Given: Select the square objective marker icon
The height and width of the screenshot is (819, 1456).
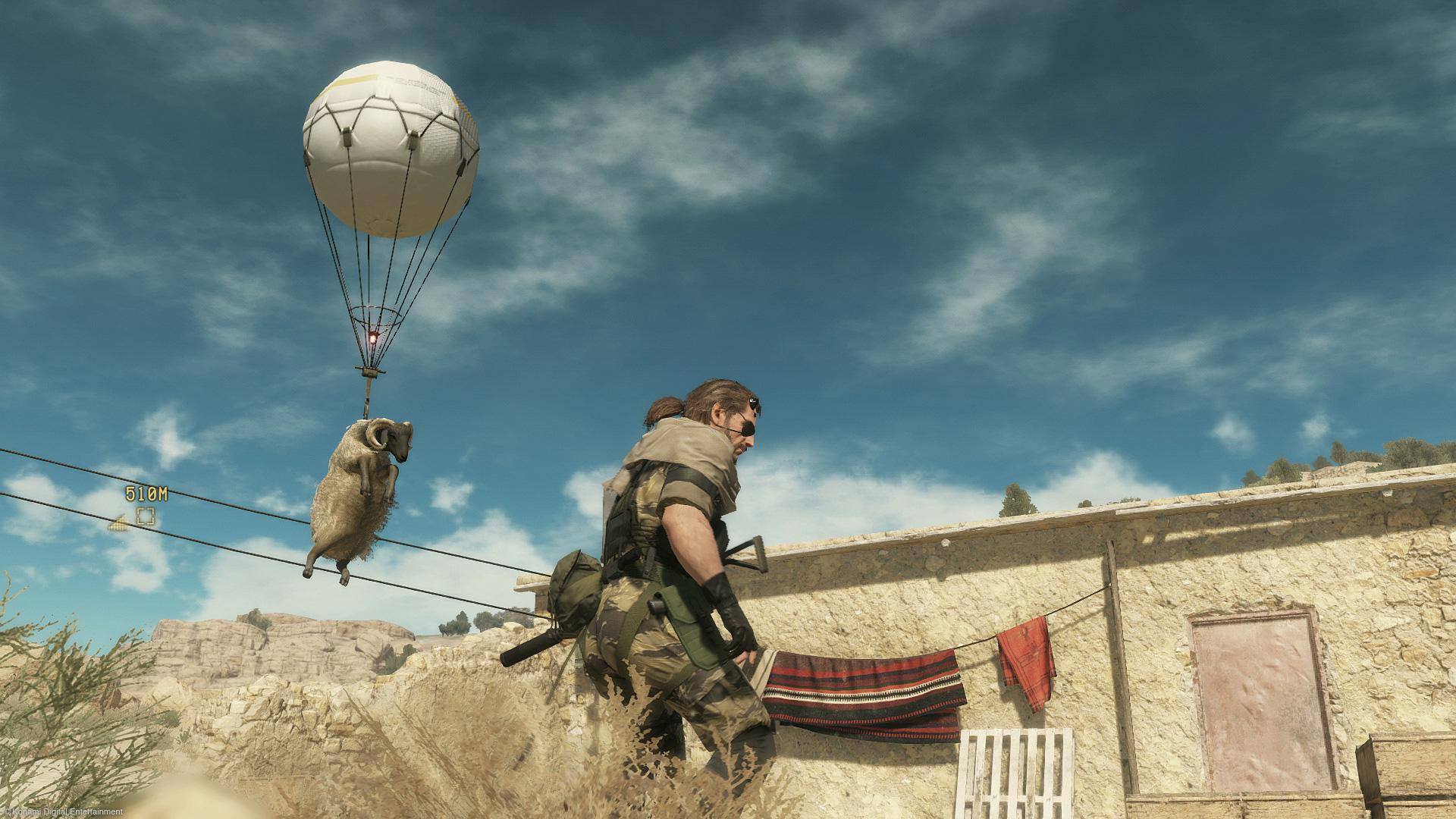Looking at the screenshot, I should pyautogui.click(x=146, y=516).
